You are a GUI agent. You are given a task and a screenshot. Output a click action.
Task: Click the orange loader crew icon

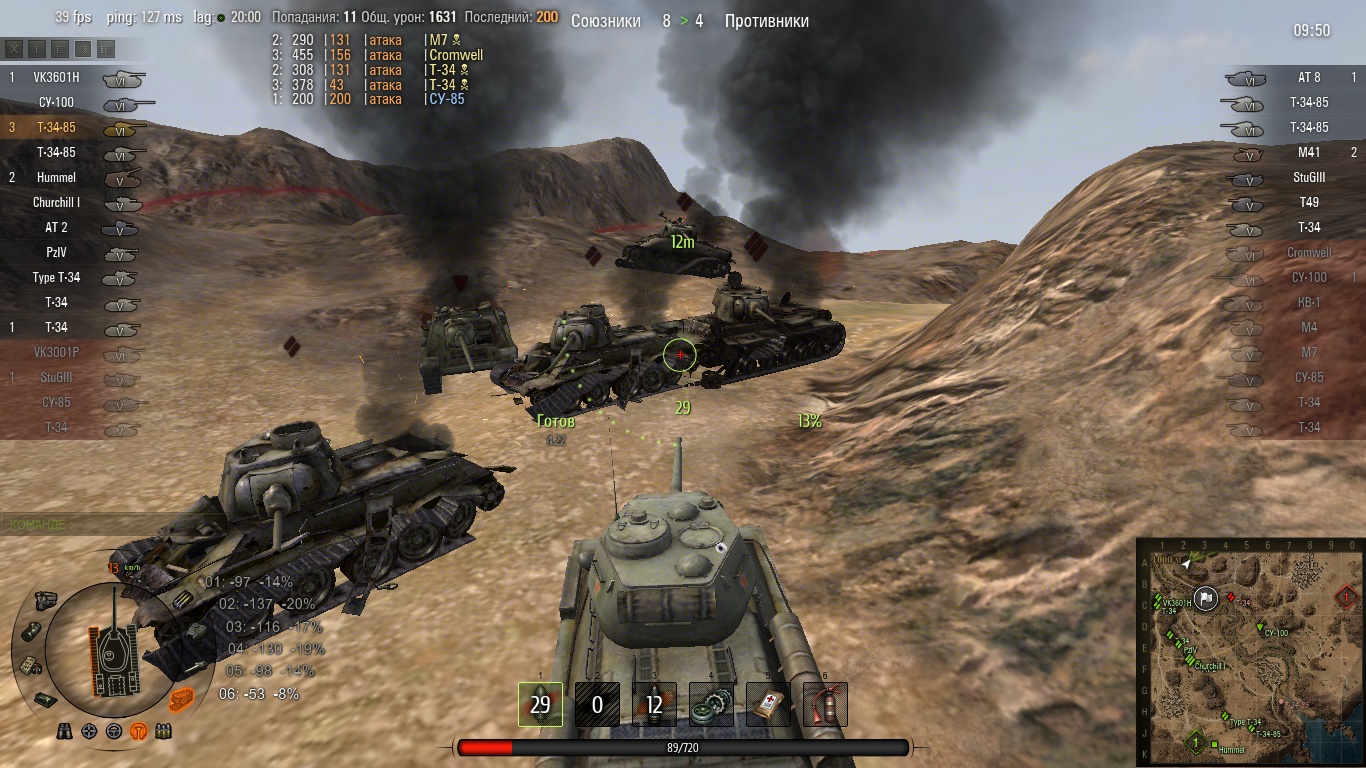pos(139,731)
